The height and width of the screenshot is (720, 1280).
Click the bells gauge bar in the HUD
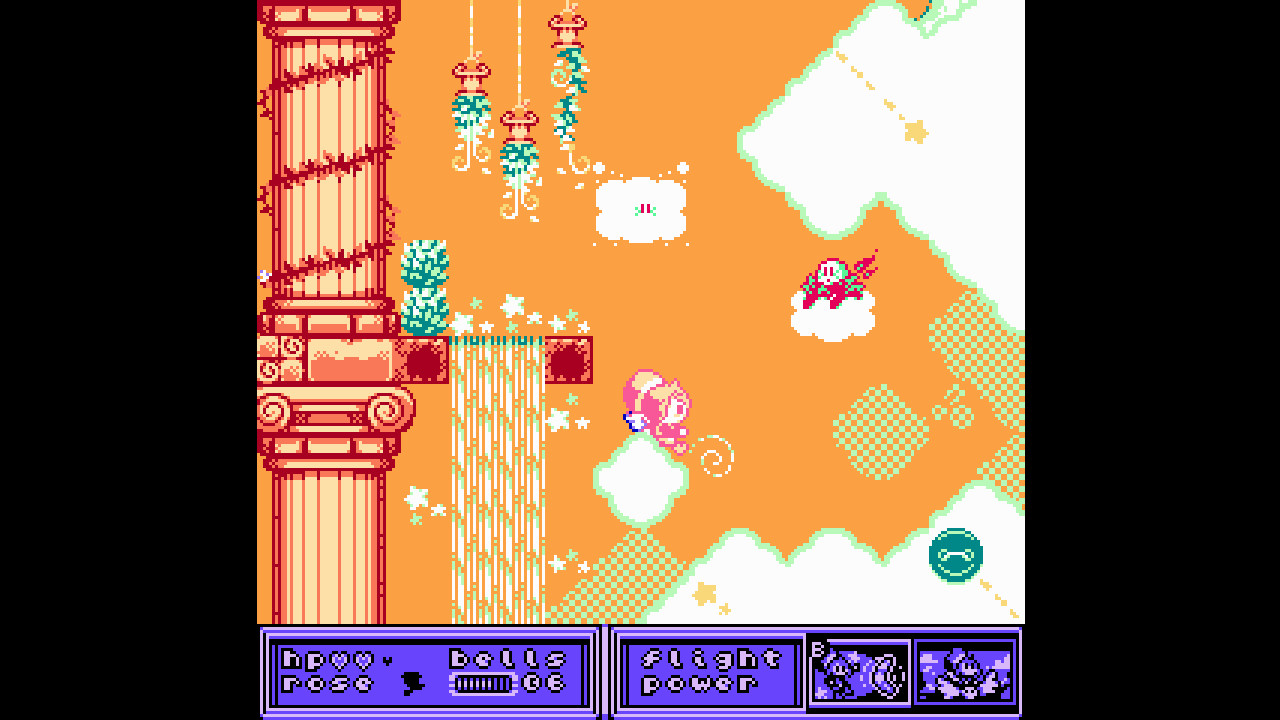point(484,684)
